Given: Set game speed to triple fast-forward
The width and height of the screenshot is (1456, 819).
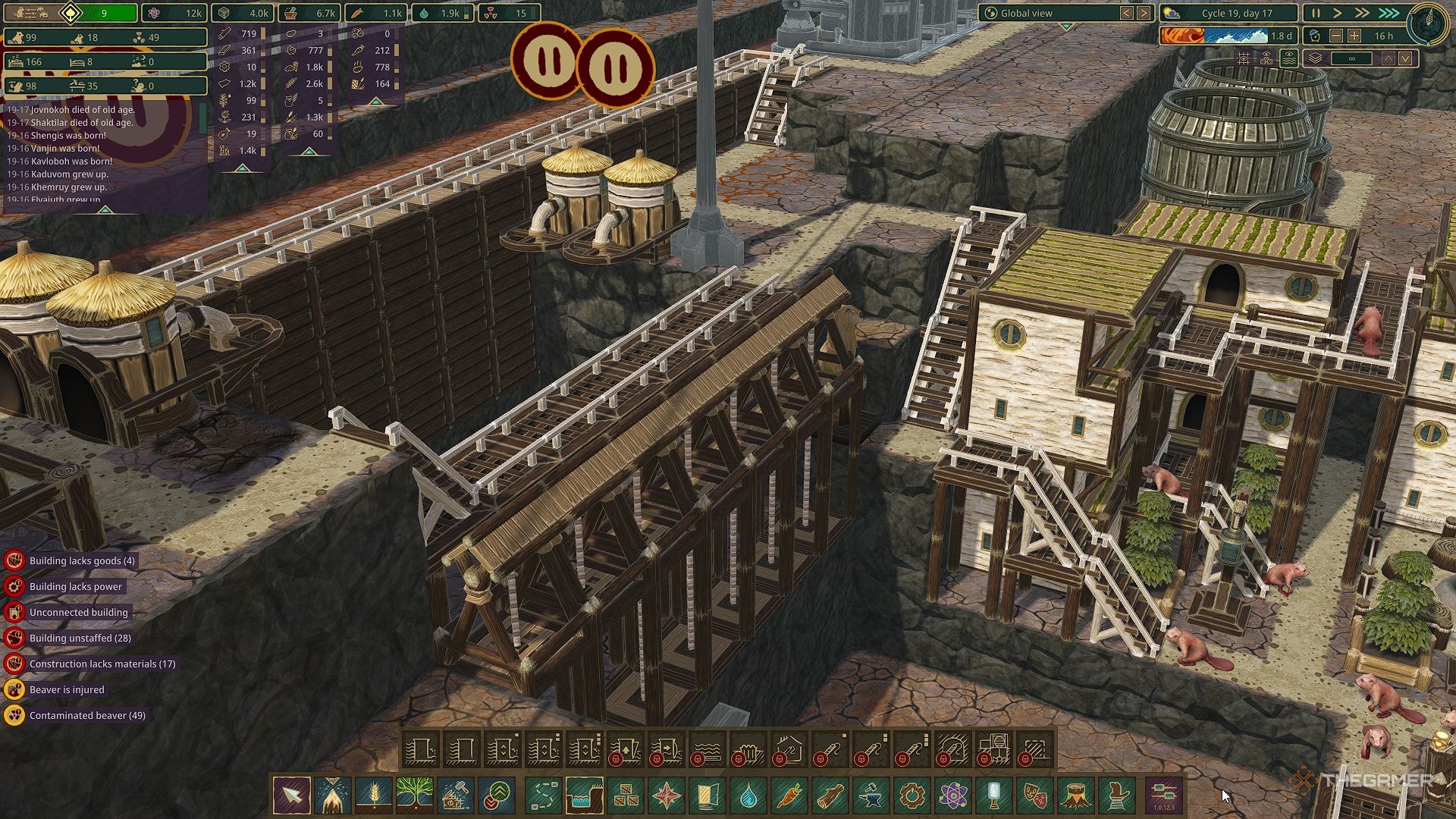Looking at the screenshot, I should tap(1389, 14).
